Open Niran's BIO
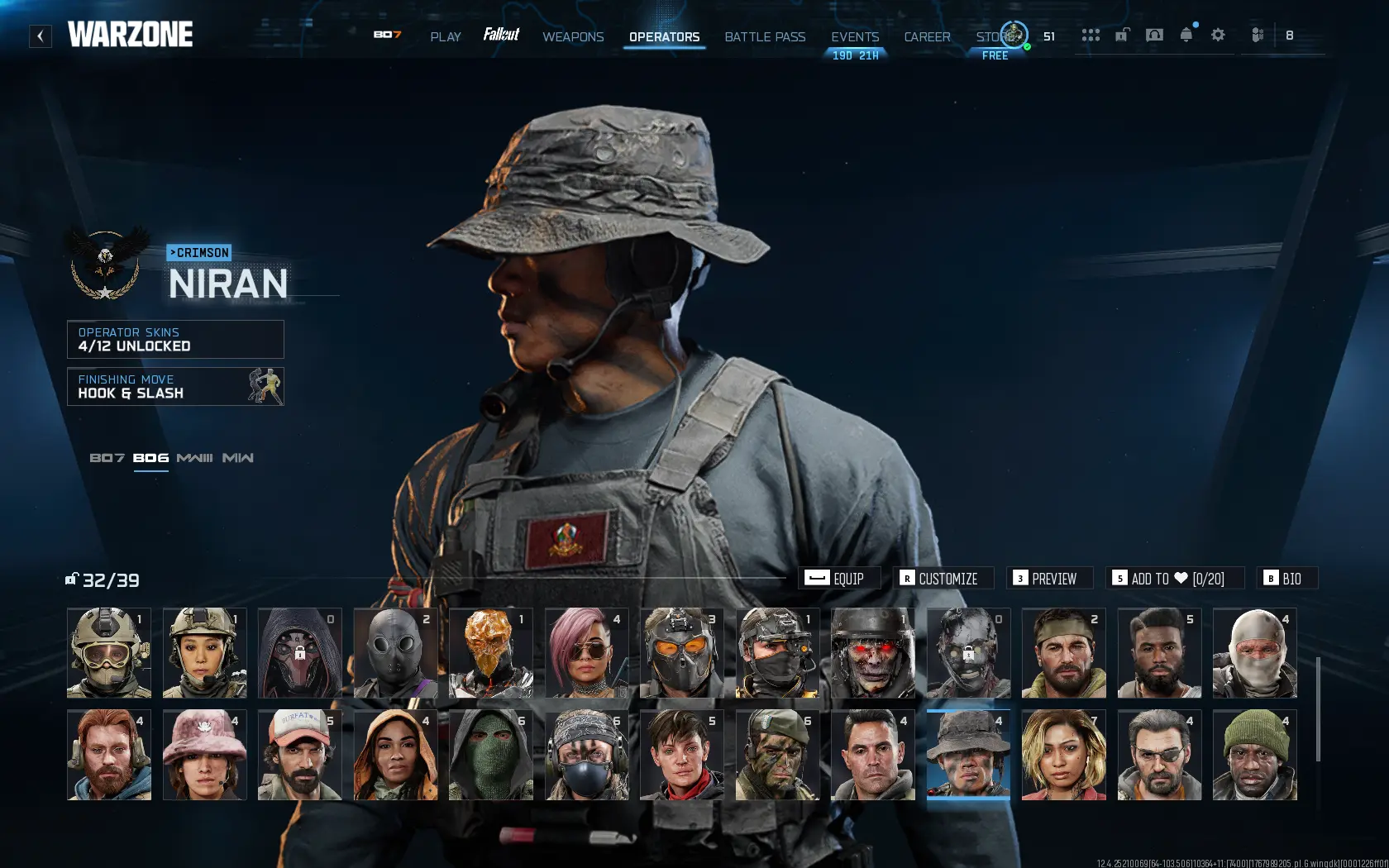The height and width of the screenshot is (868, 1389). [1286, 578]
